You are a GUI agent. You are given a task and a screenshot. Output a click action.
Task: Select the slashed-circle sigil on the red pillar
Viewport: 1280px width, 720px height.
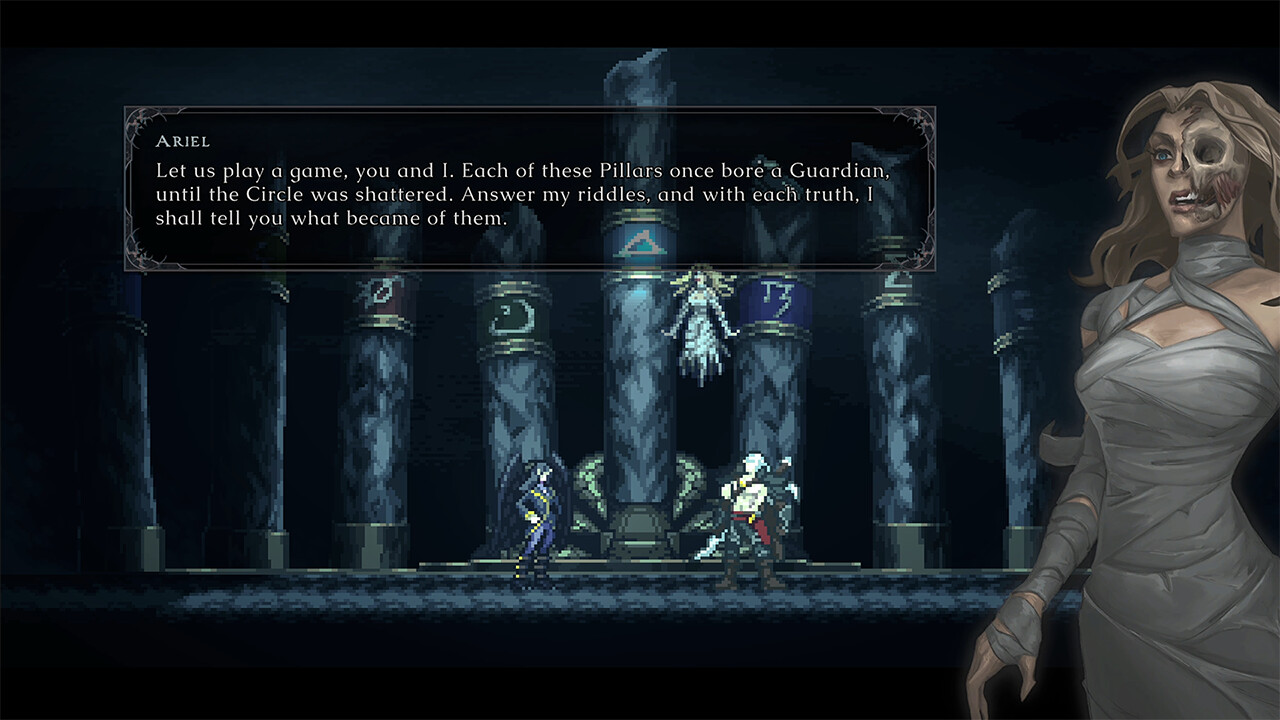[377, 290]
